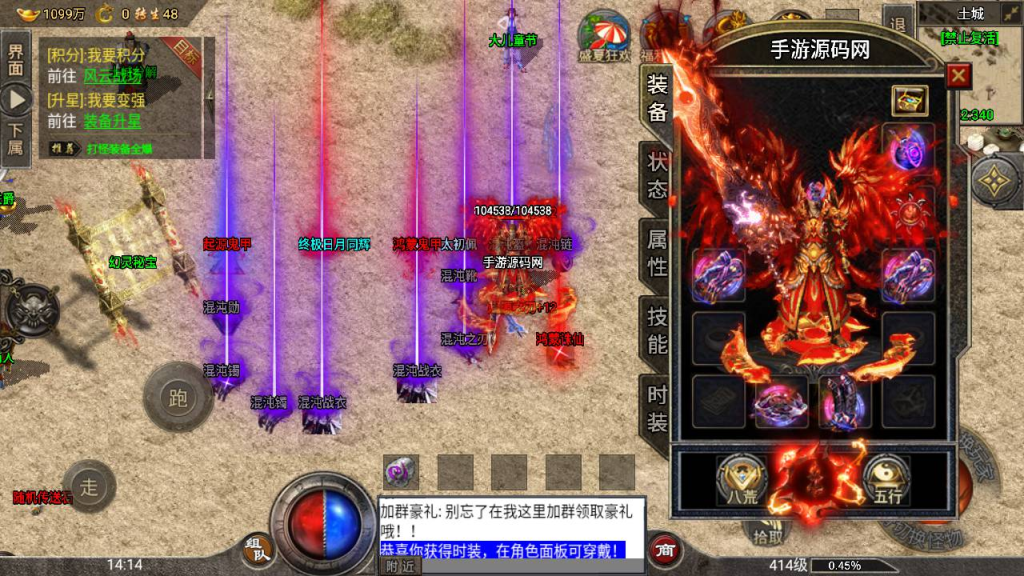The width and height of the screenshot is (1024, 576).
Task: Select the 技能 skills tab
Action: point(657,331)
